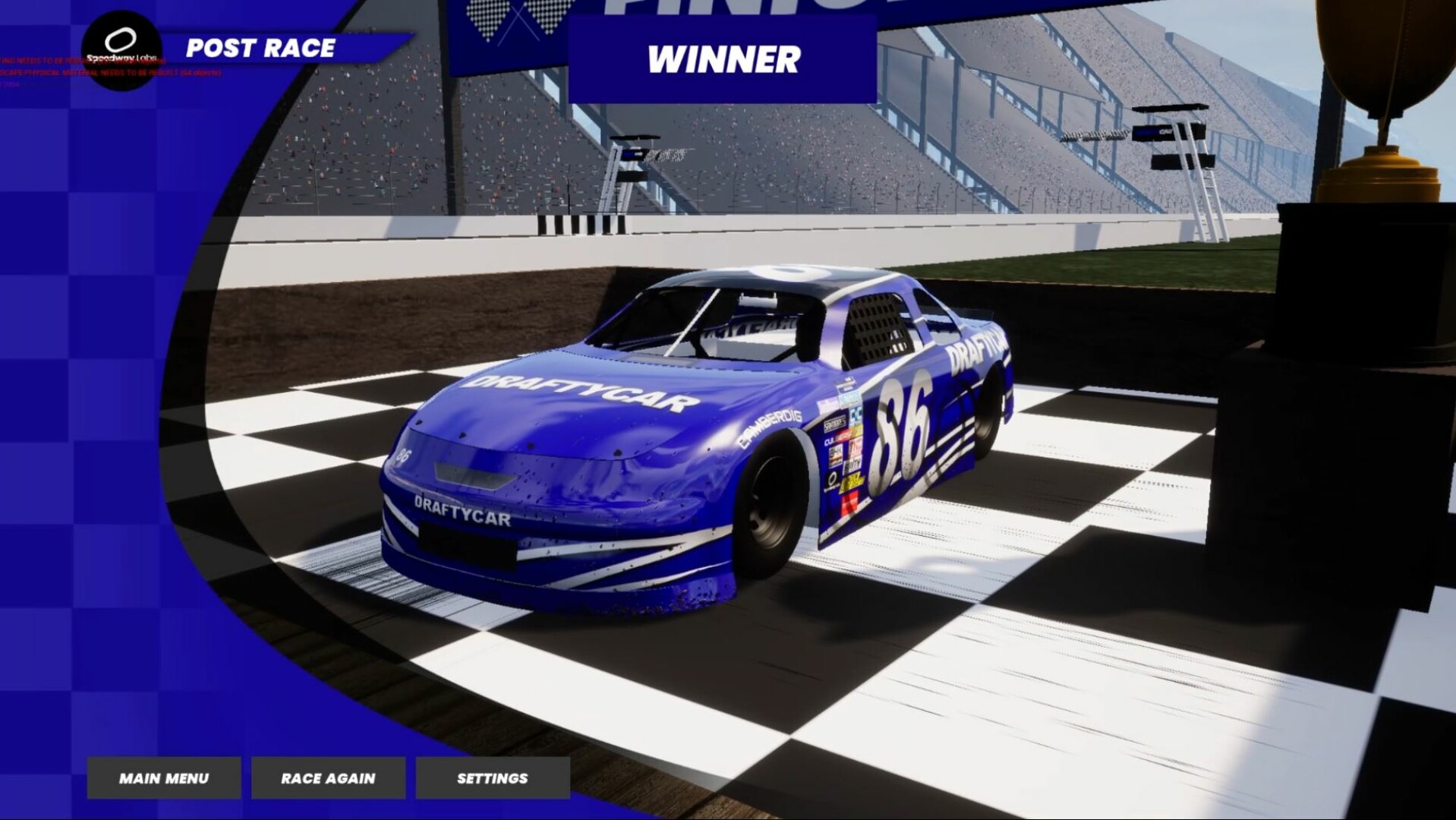Click the WINNER banner at the top

(723, 59)
